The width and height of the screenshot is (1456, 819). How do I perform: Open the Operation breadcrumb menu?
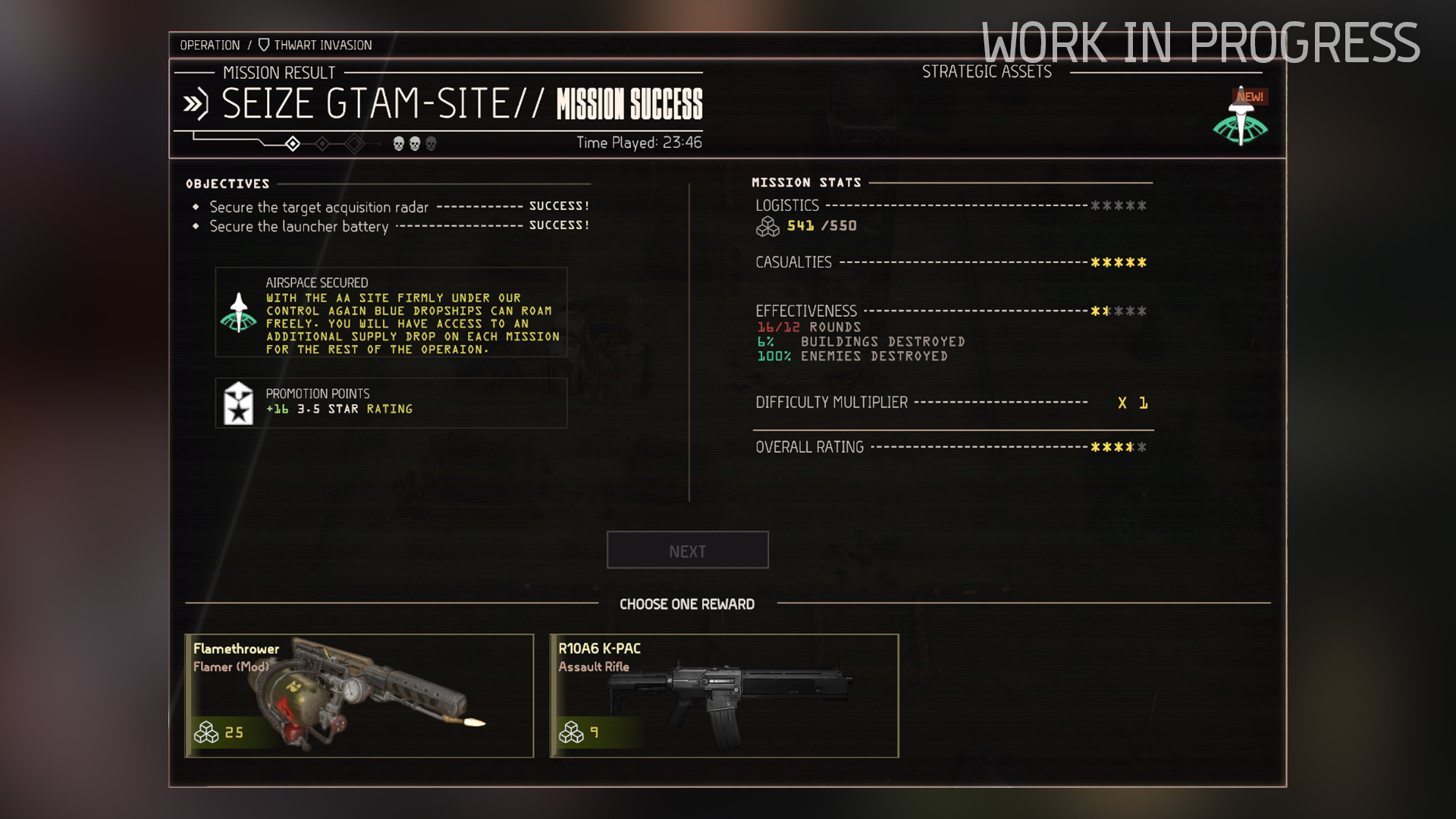[210, 45]
